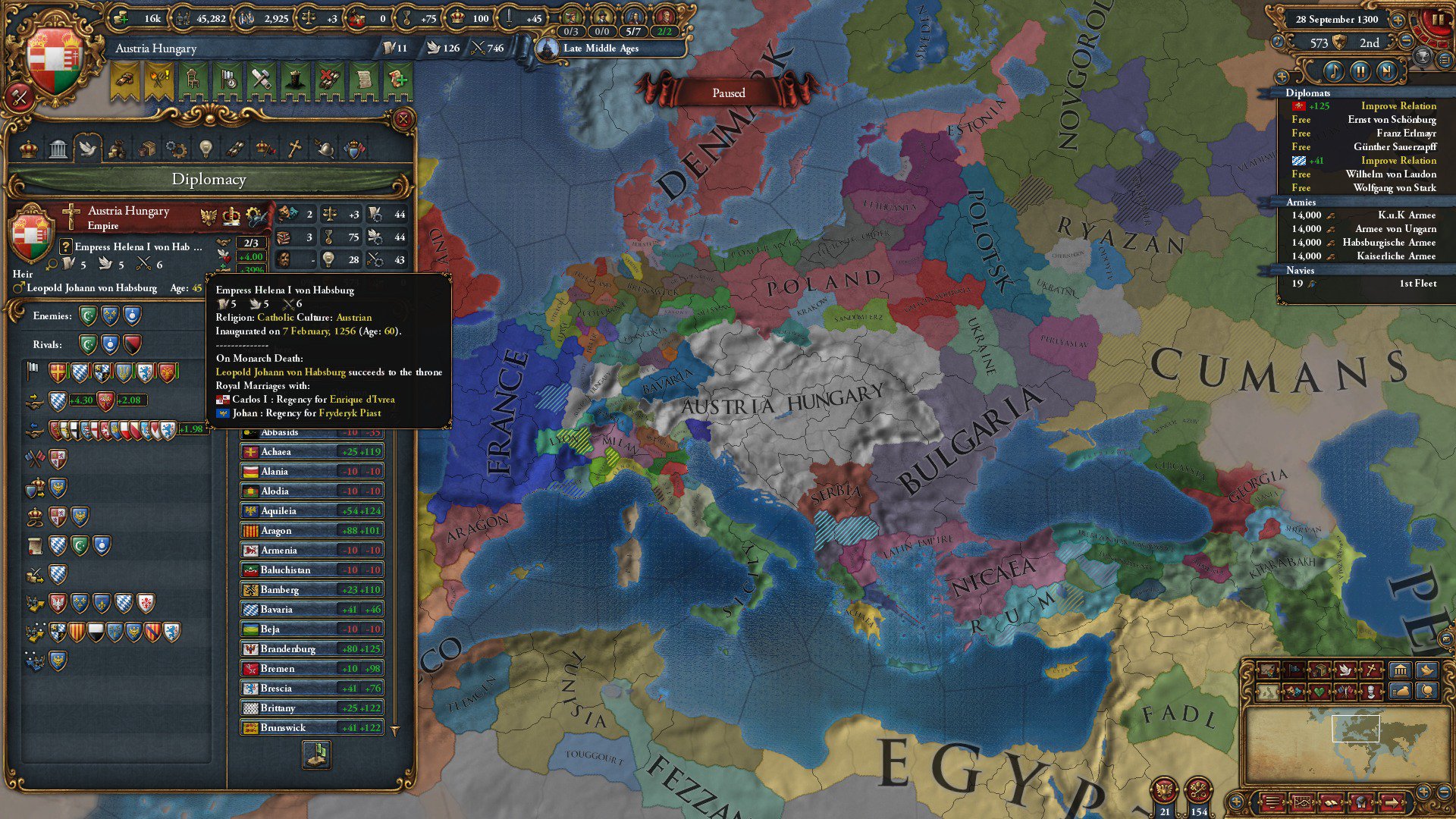Switch to the Court tab with the crown icon

(29, 148)
